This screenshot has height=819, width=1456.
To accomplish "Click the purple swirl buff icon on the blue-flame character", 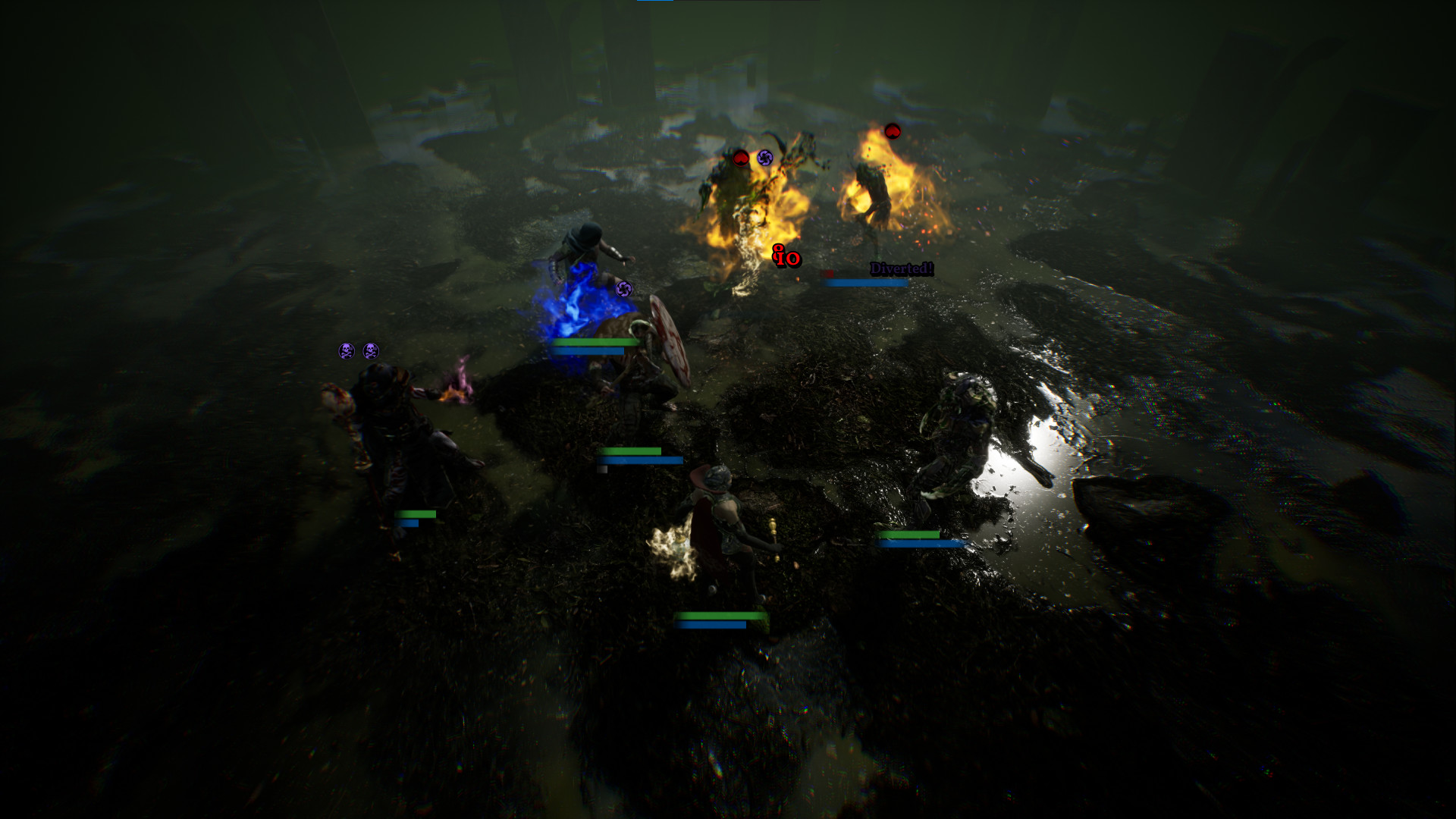I will 625,290.
